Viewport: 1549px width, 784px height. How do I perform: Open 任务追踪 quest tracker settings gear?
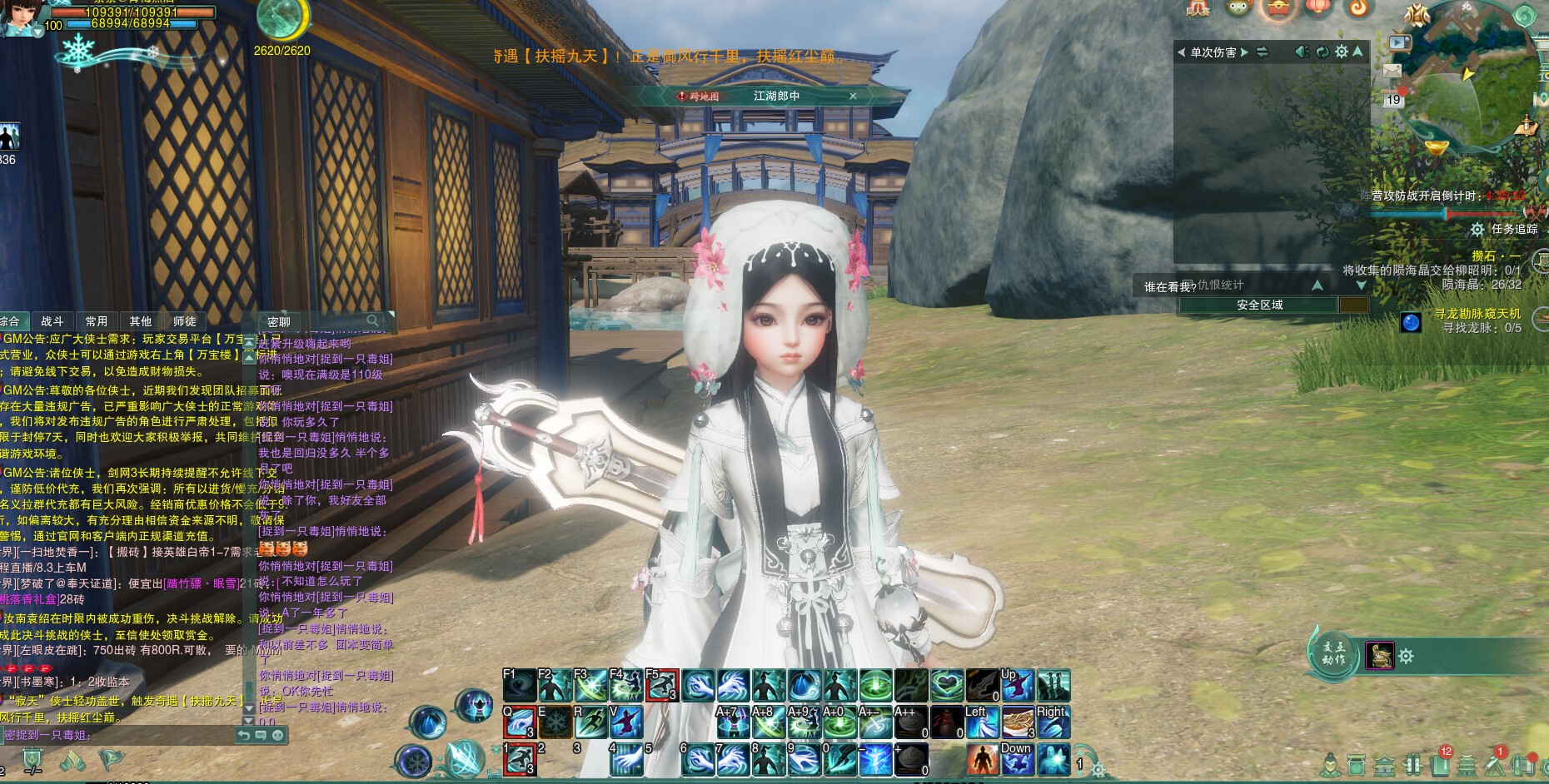1477,229
